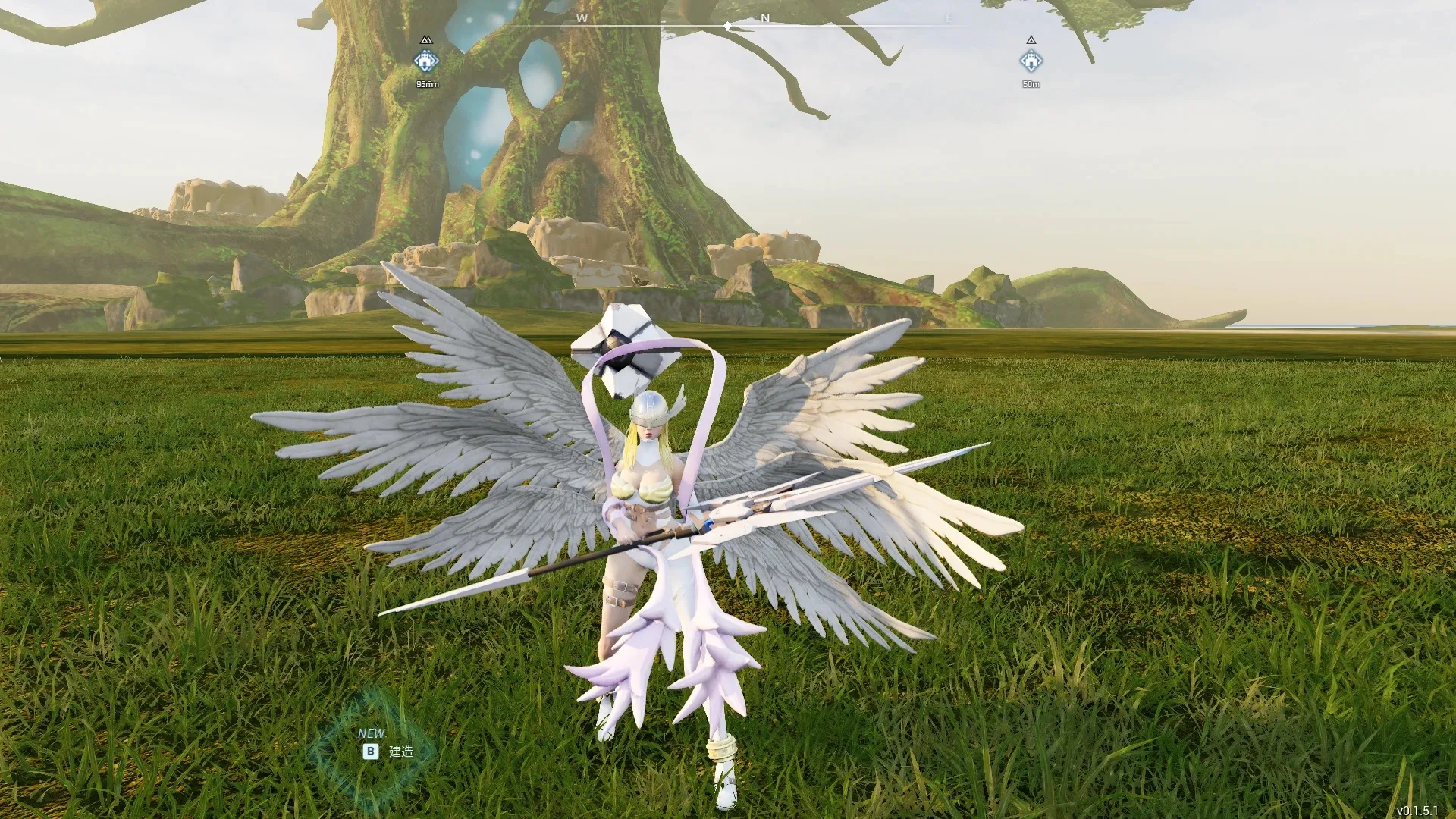
Task: Select the base marker showing 96m
Action: point(426,61)
